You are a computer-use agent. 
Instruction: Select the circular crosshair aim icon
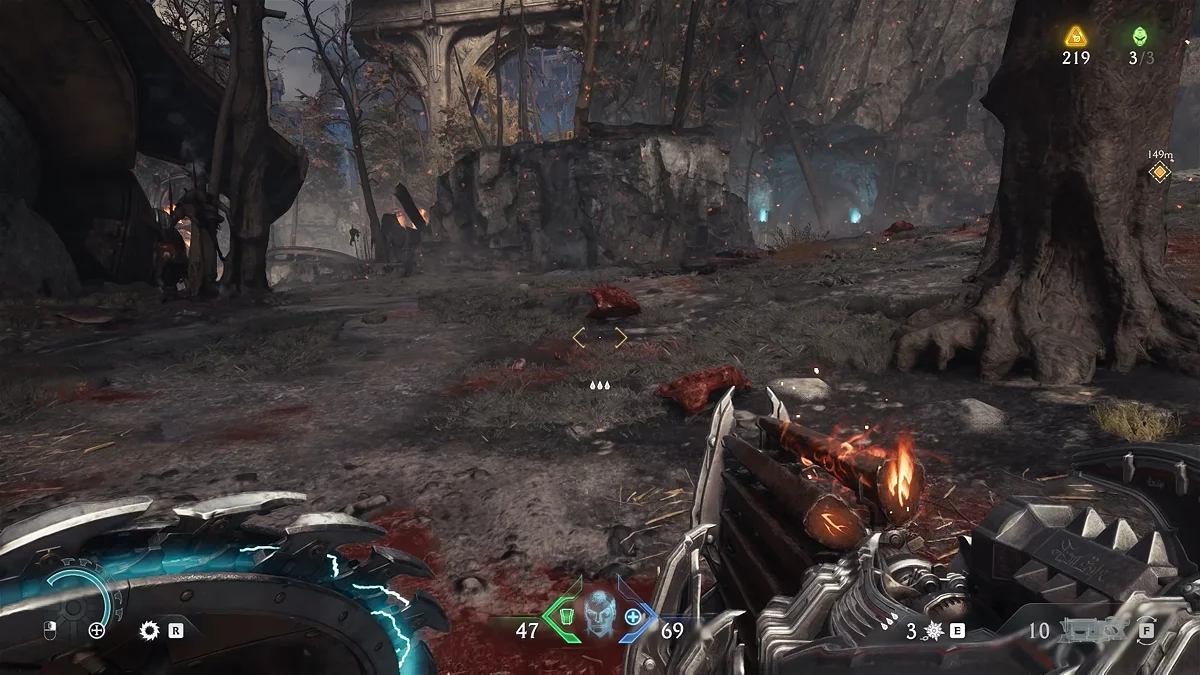[x=97, y=630]
